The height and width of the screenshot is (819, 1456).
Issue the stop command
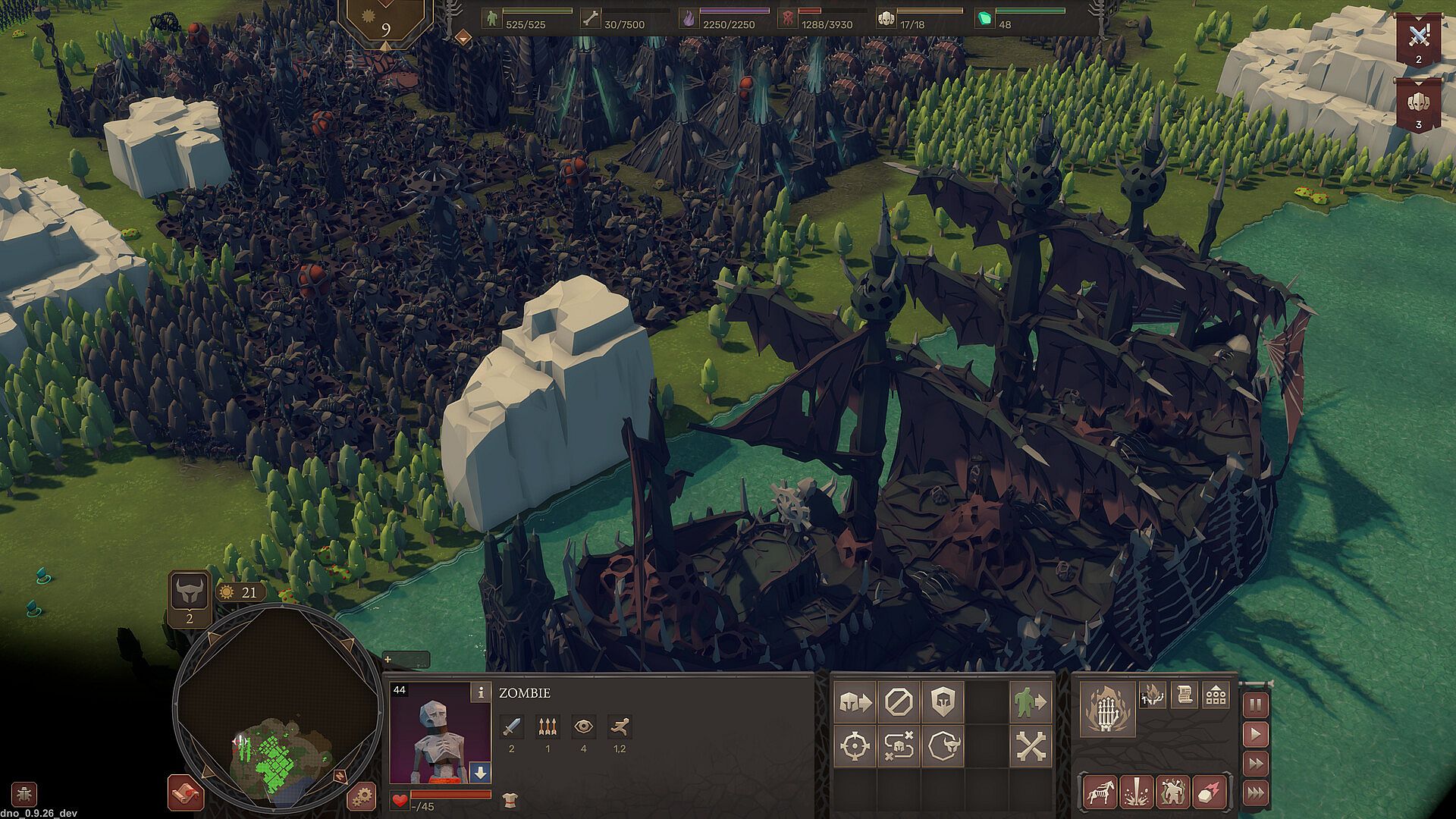(x=899, y=701)
